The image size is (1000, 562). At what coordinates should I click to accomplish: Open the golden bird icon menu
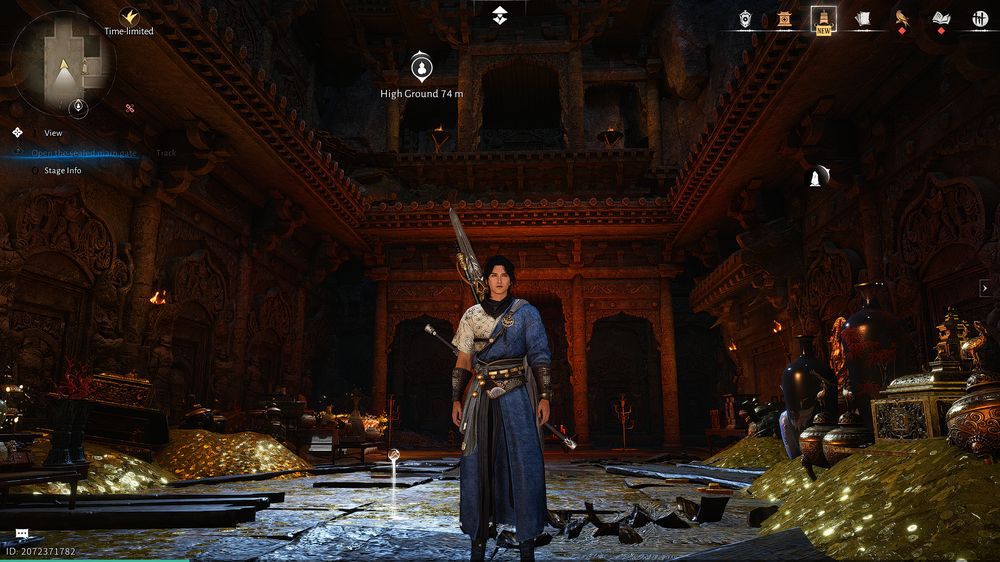901,18
